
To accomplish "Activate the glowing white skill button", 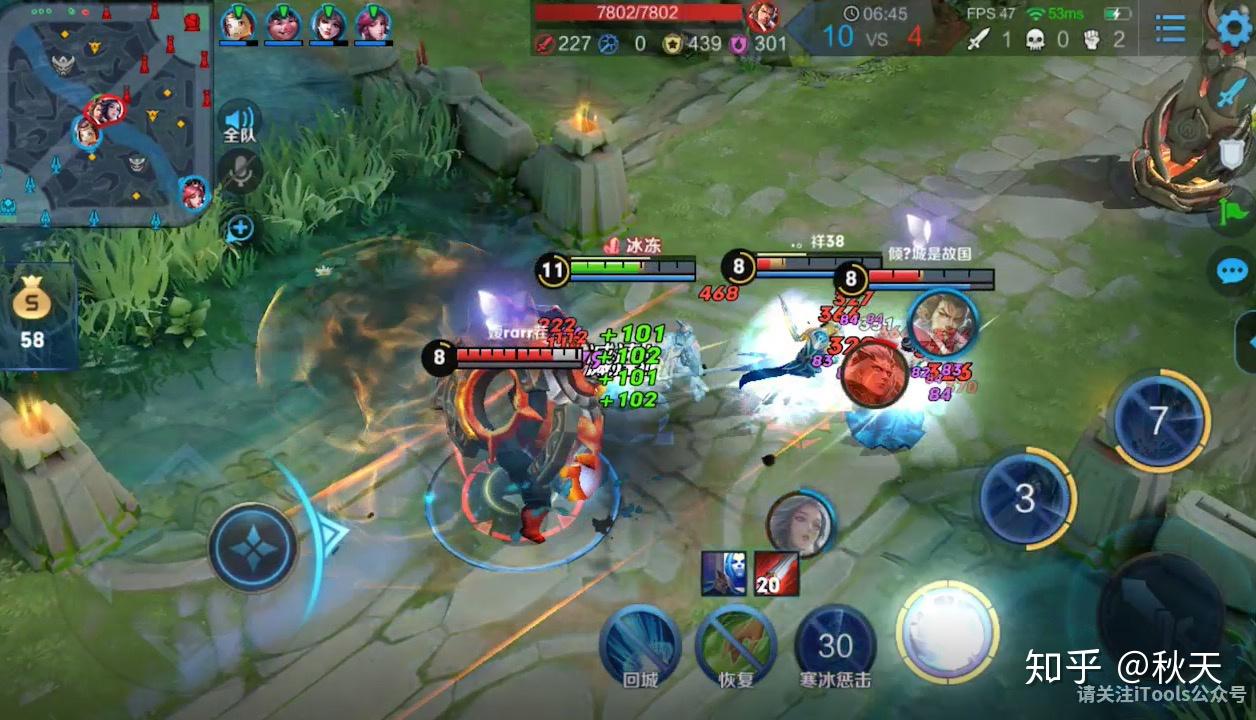I will click(x=947, y=631).
